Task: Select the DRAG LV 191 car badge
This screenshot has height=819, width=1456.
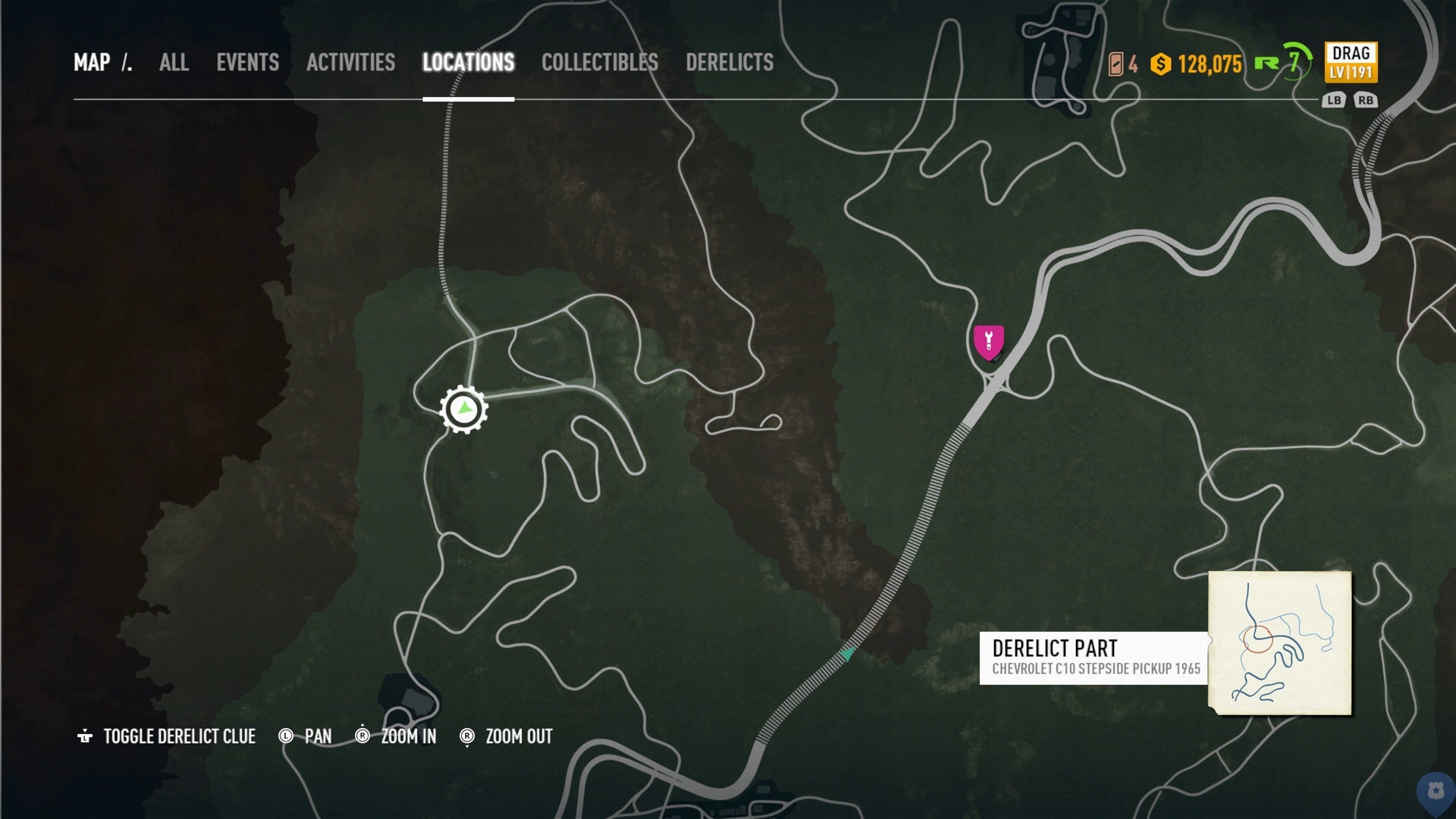Action: 1352,64
